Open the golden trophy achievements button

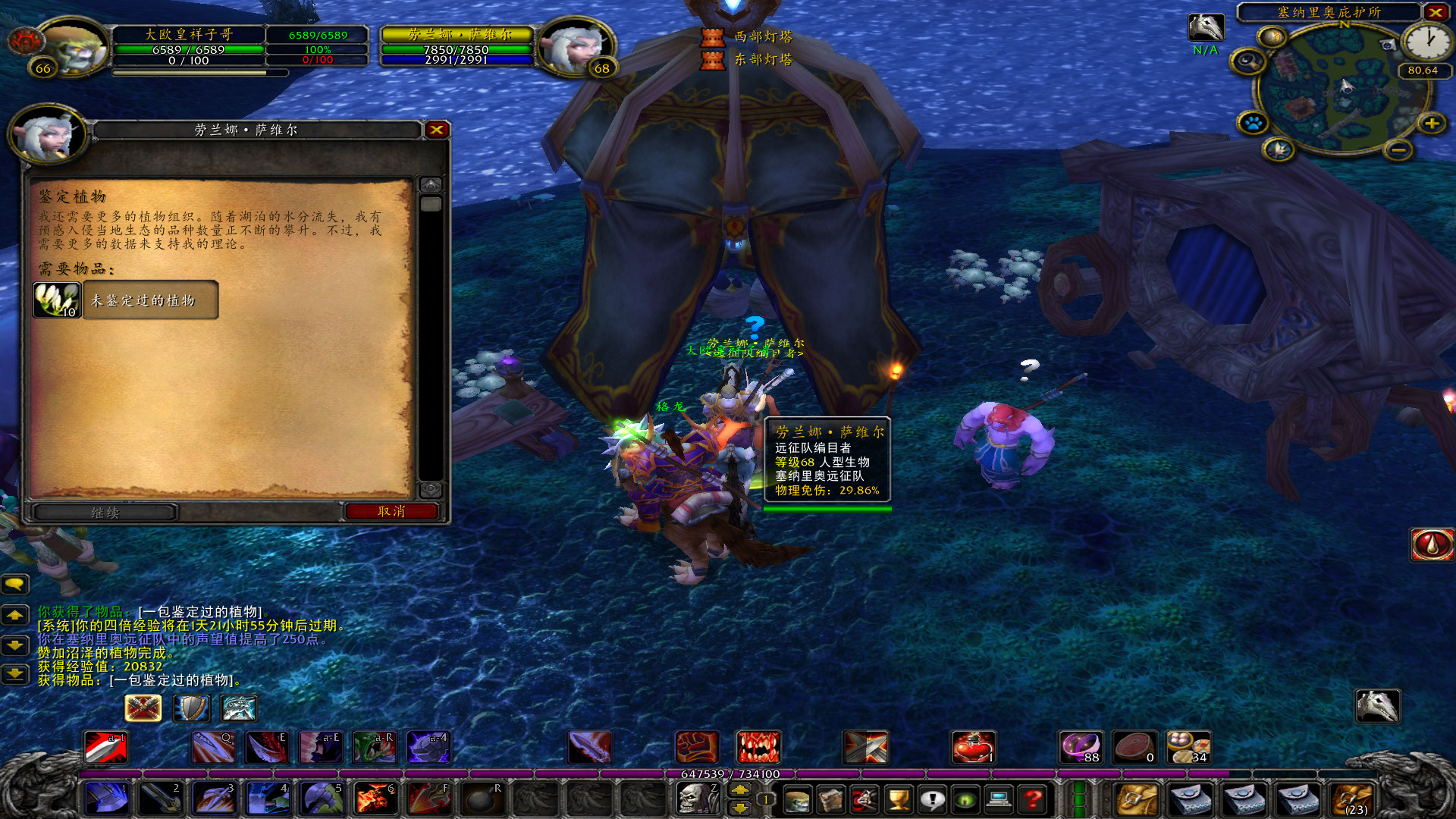(x=899, y=799)
